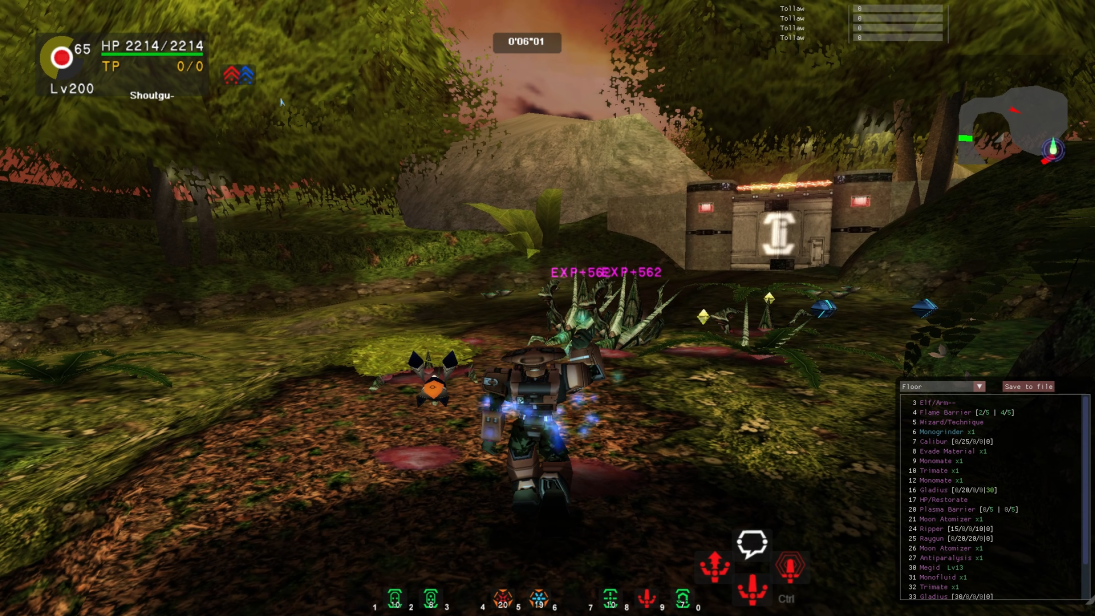Select the Monogrinder x1 entry
The height and width of the screenshot is (616, 1095).
tap(947, 432)
